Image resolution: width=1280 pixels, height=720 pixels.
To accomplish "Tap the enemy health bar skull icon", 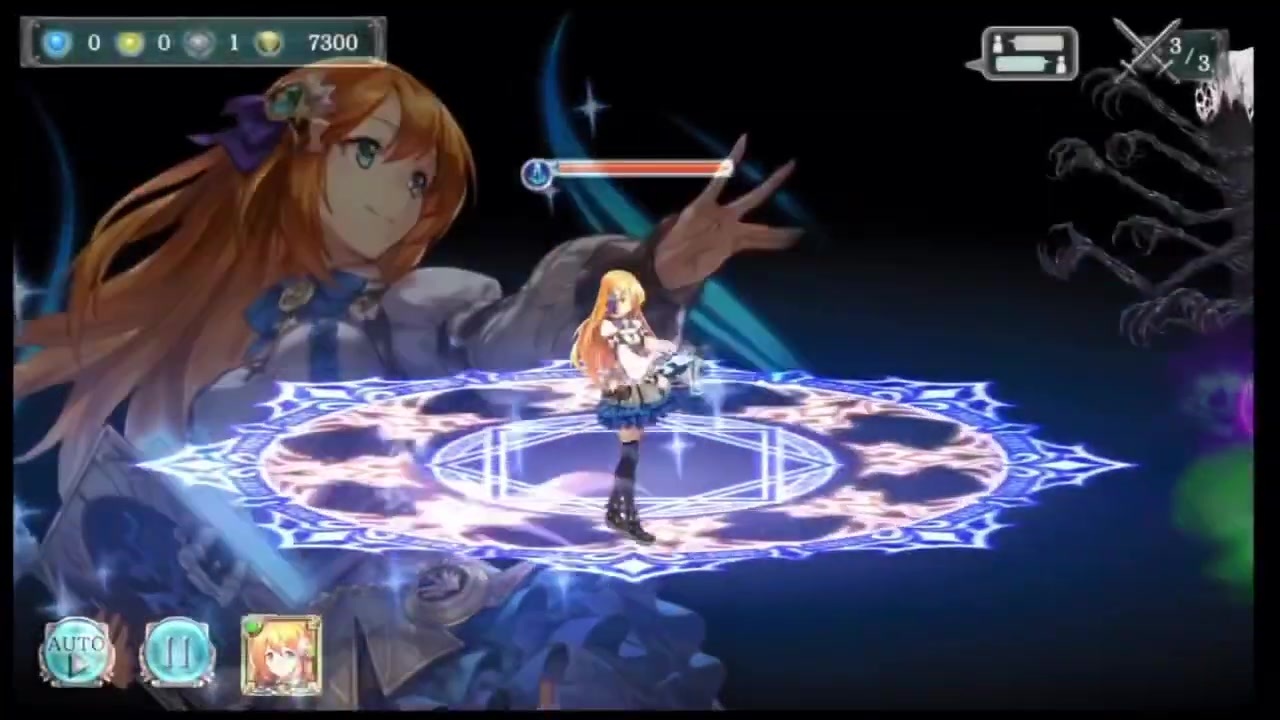I will pos(537,172).
